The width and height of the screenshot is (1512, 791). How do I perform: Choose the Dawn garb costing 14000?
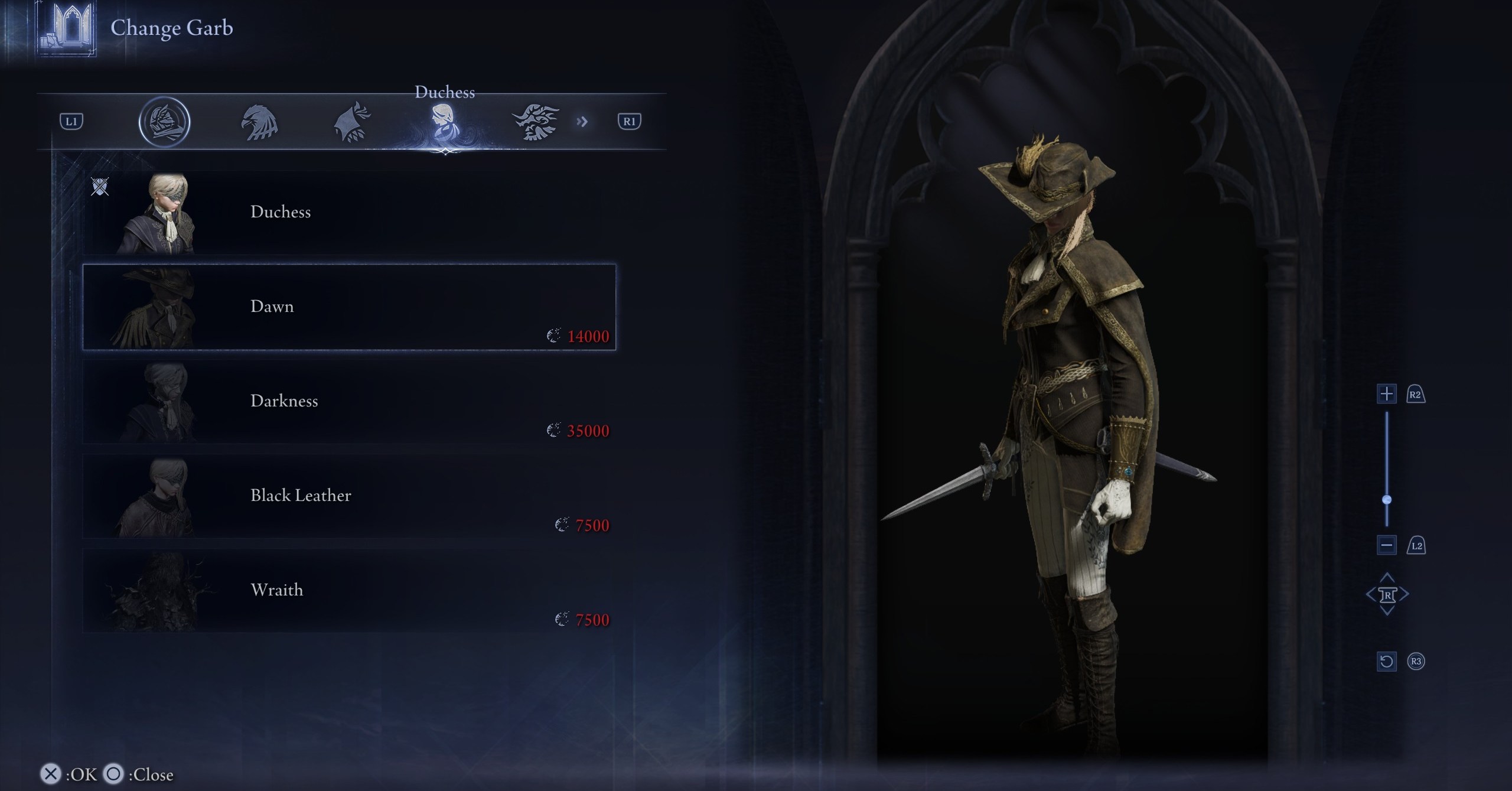click(x=348, y=307)
